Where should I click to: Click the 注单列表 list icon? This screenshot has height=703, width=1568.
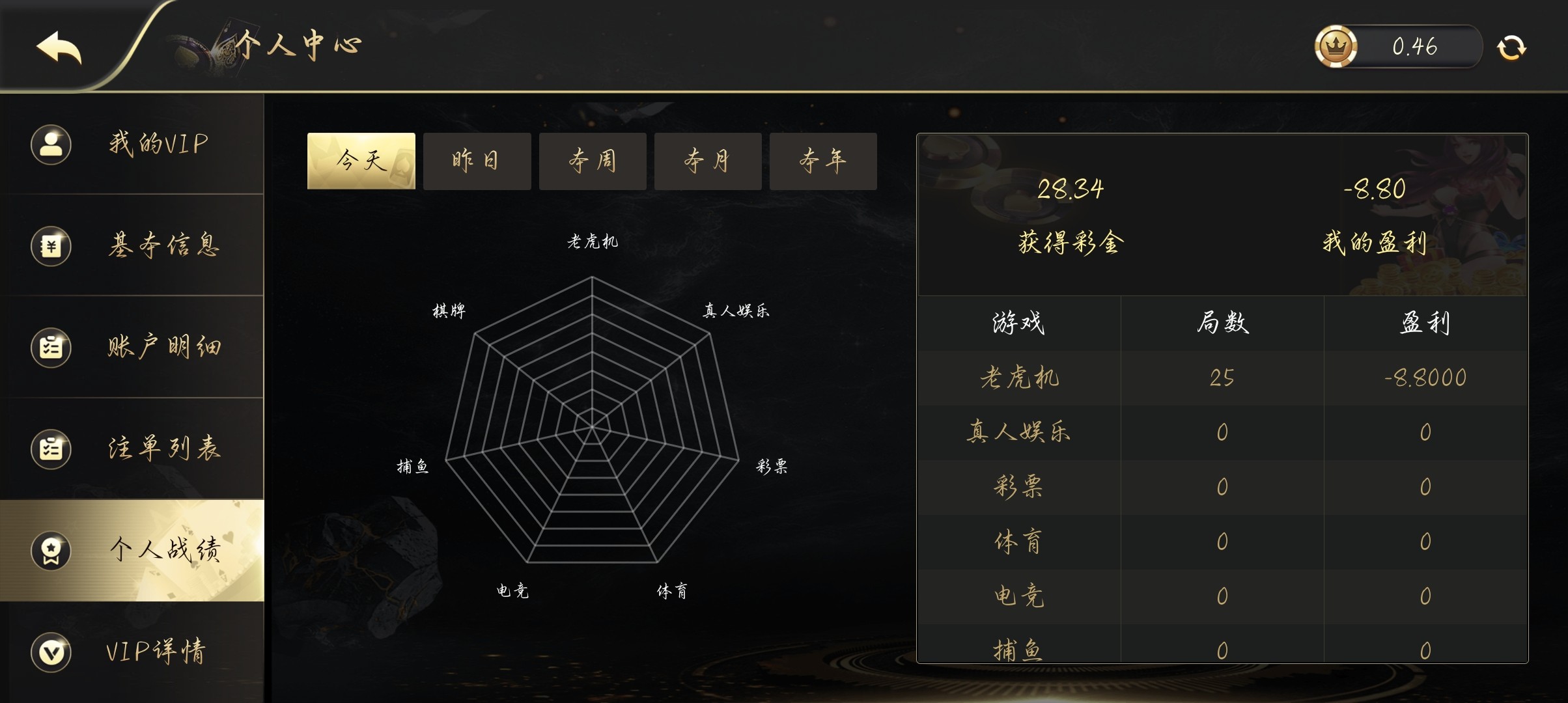51,449
